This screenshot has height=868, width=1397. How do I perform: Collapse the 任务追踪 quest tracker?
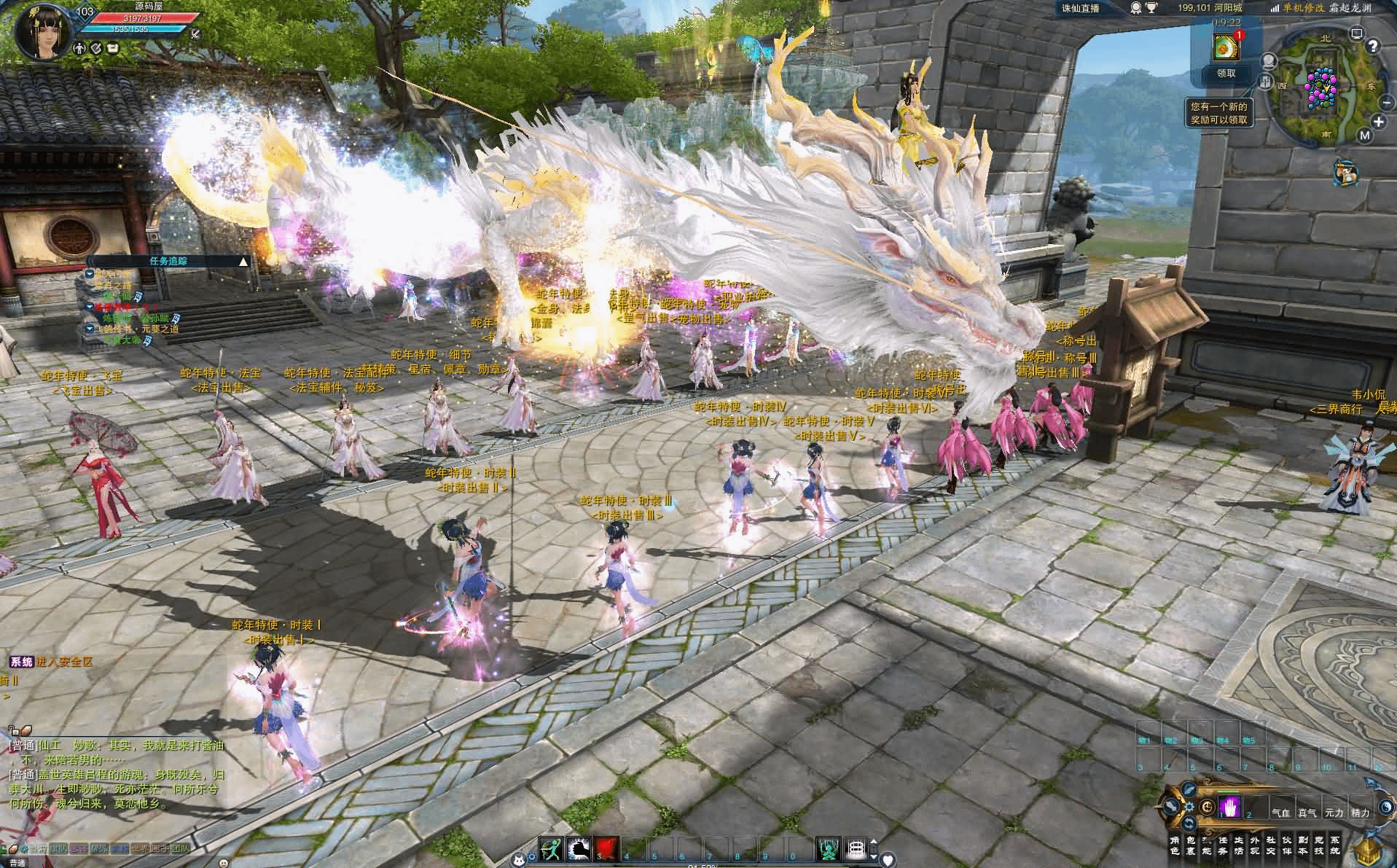243,261
